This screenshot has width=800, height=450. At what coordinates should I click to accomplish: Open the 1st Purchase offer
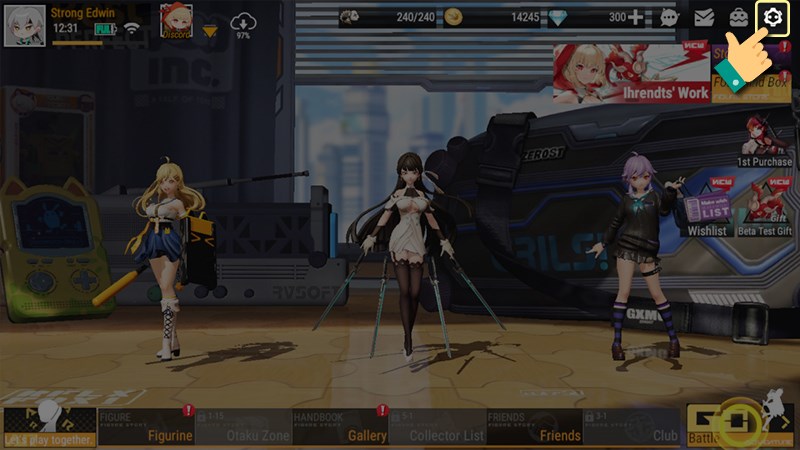[765, 140]
